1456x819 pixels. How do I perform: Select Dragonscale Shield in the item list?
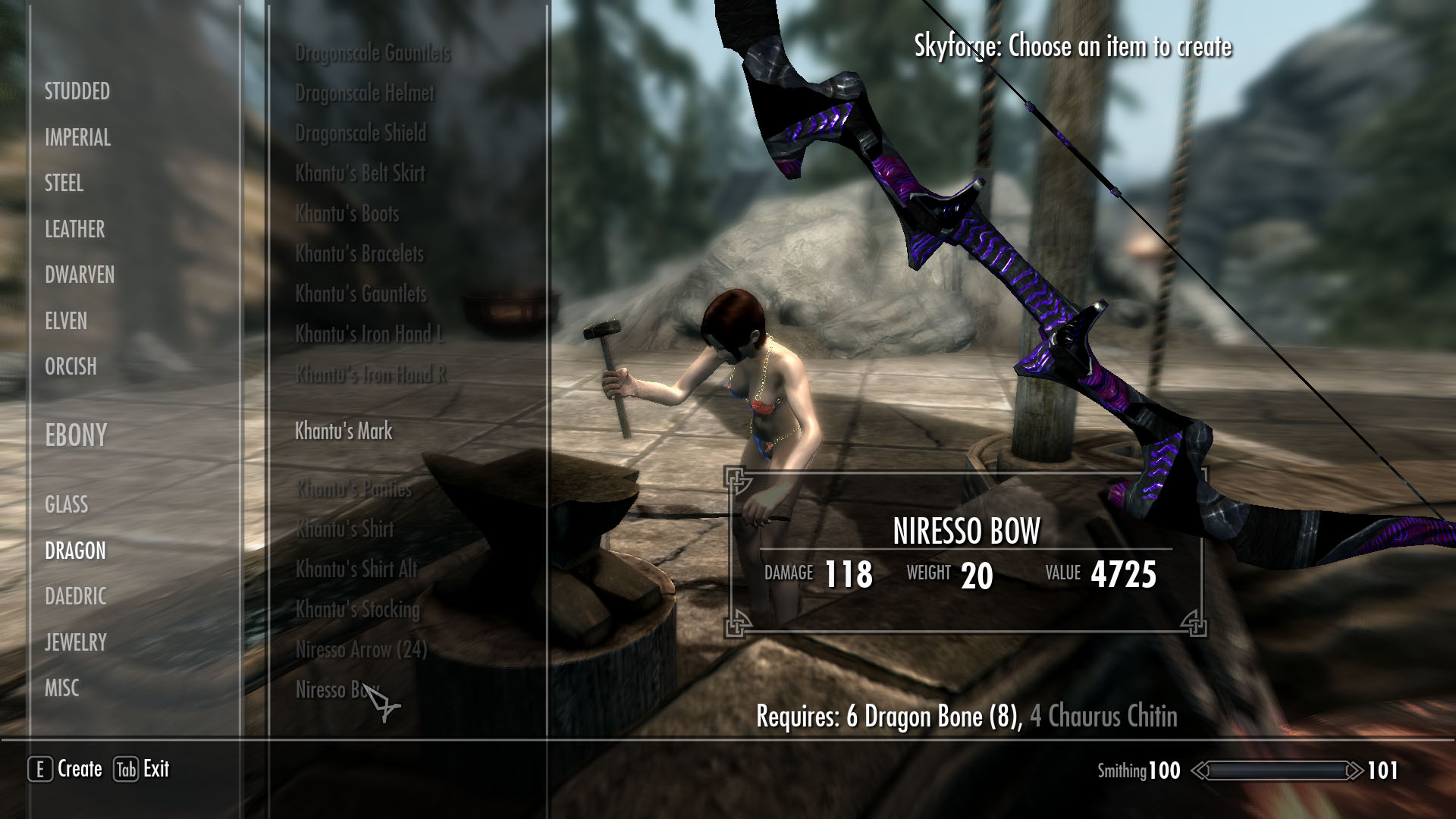click(360, 133)
